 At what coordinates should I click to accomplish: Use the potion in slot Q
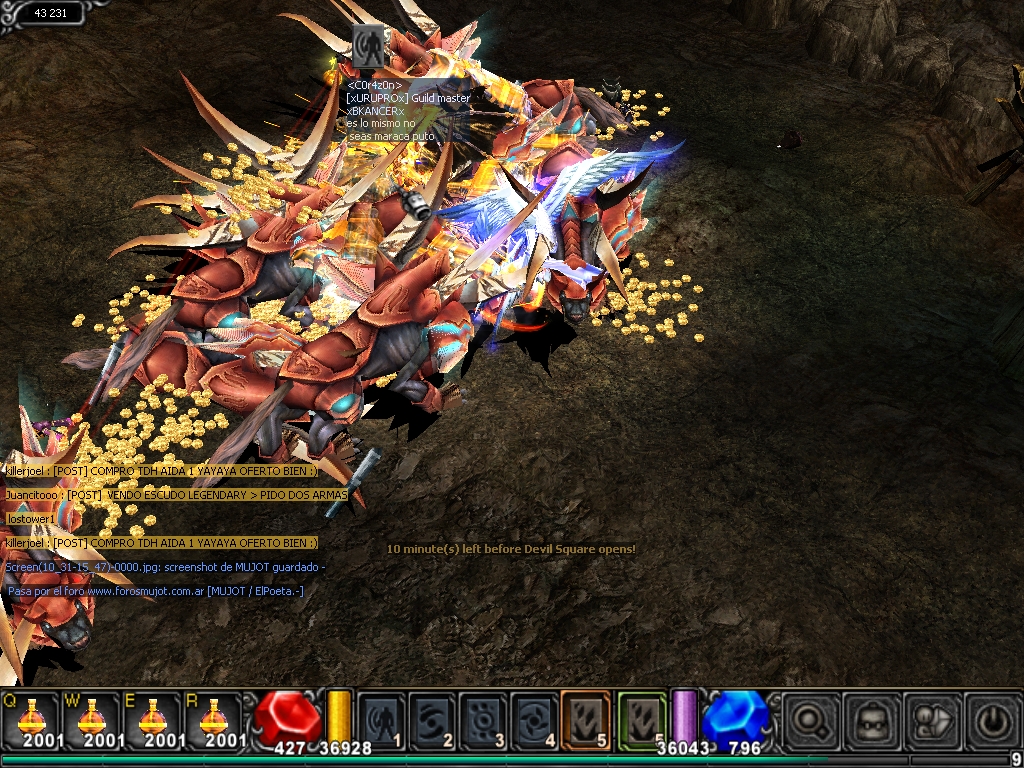click(x=30, y=718)
